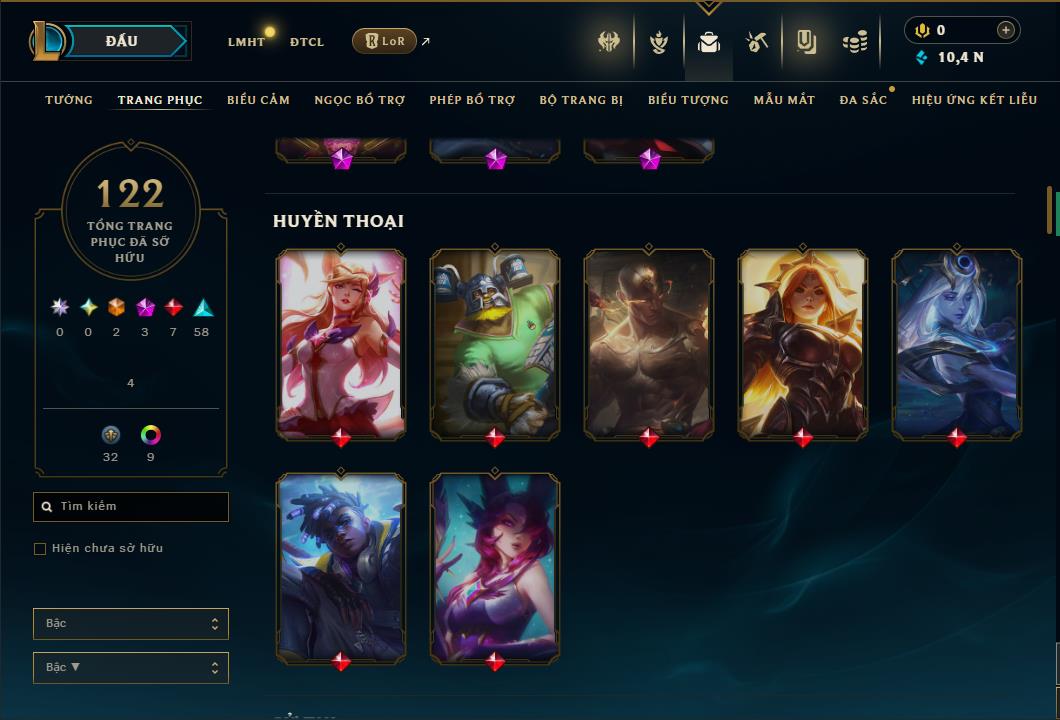Image resolution: width=1060 pixels, height=720 pixels.
Task: Add currency with the plus button
Action: pos(1005,30)
